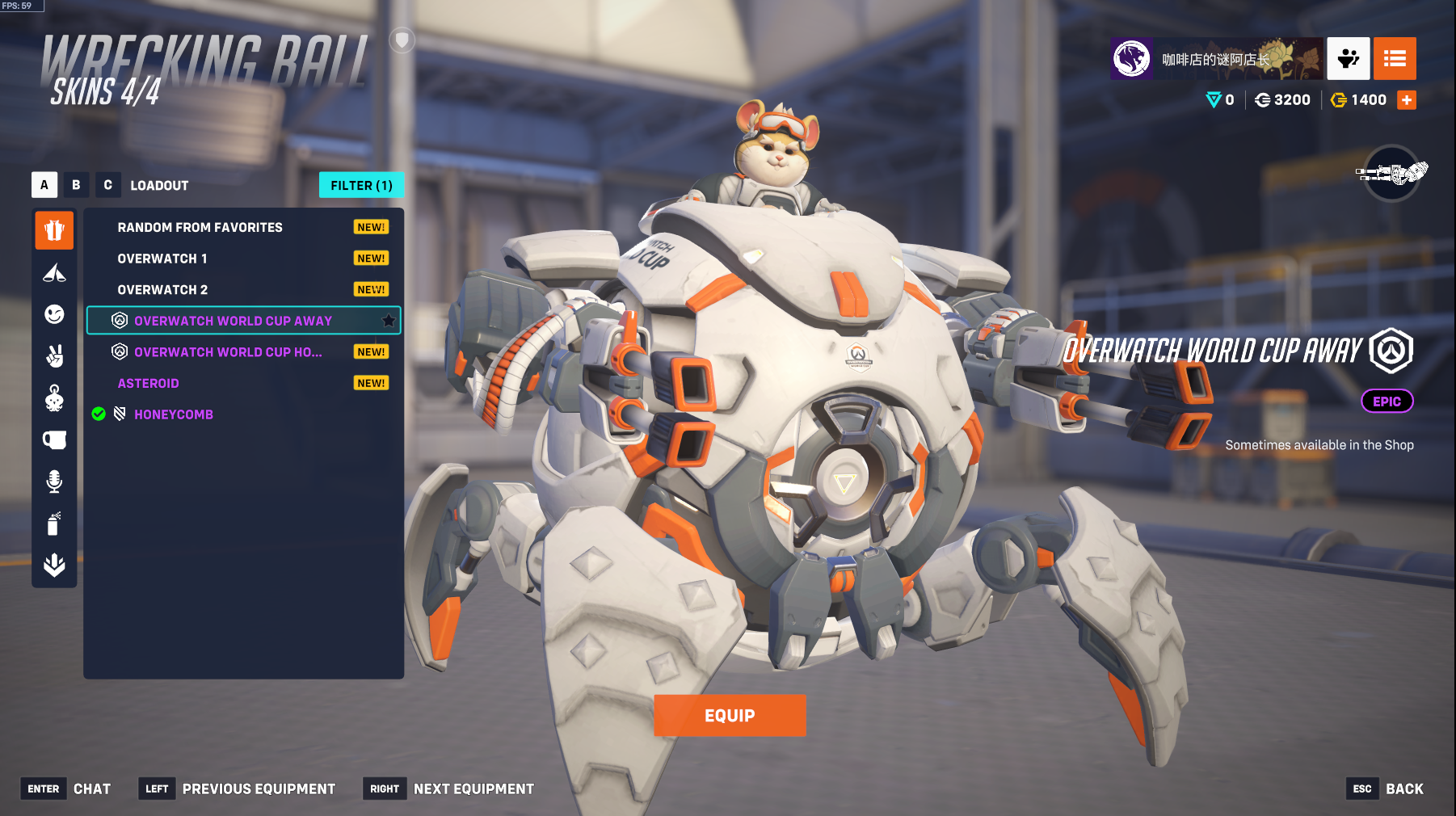The image size is (1456, 816).
Task: Choose the Overwatch 2 skin
Action: click(162, 290)
